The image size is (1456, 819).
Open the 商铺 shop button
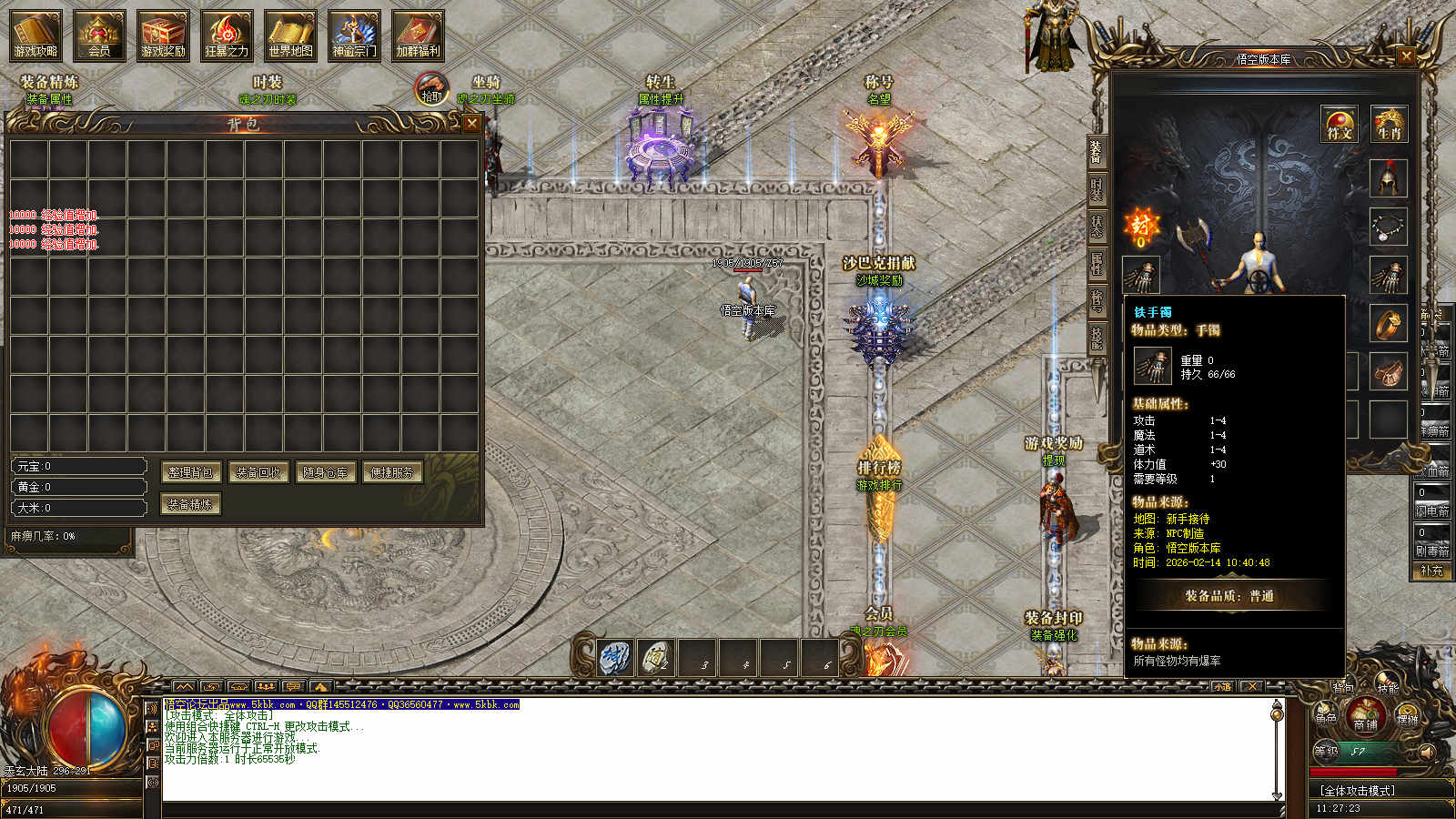tap(1365, 715)
